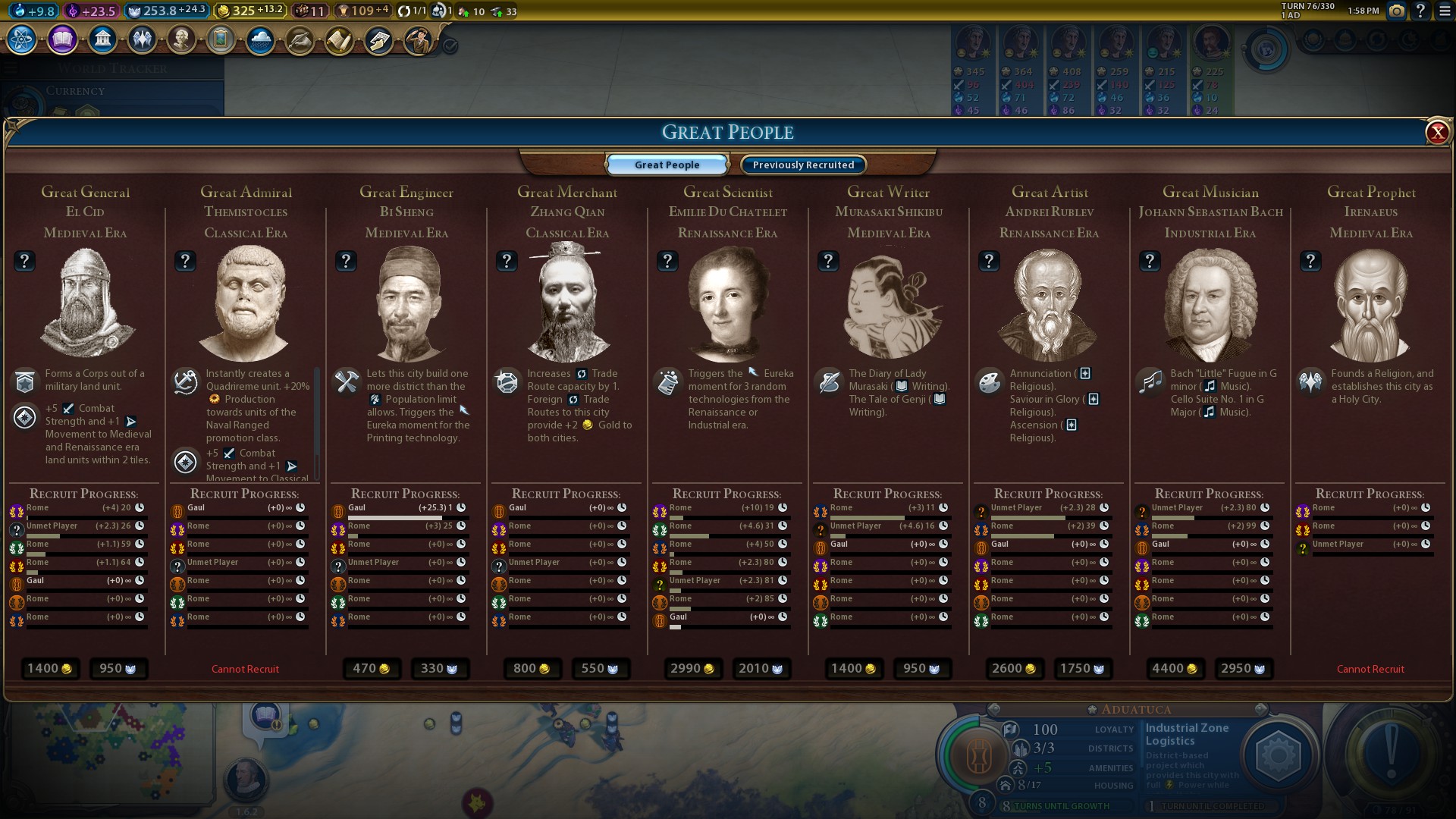Choose Industrial Zone Logistics production button

[x=1279, y=755]
